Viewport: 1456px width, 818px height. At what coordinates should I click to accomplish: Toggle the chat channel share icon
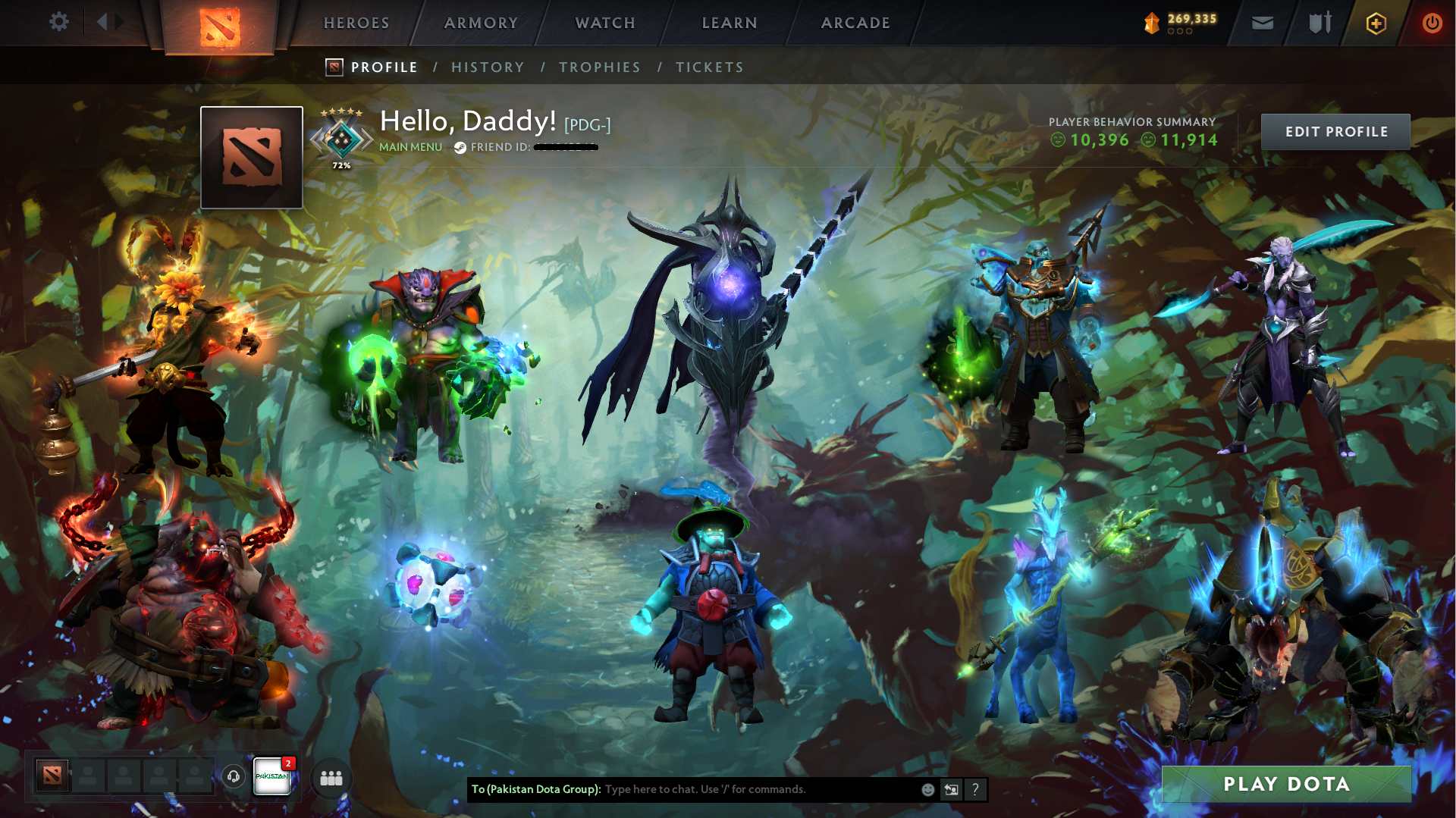(x=952, y=789)
